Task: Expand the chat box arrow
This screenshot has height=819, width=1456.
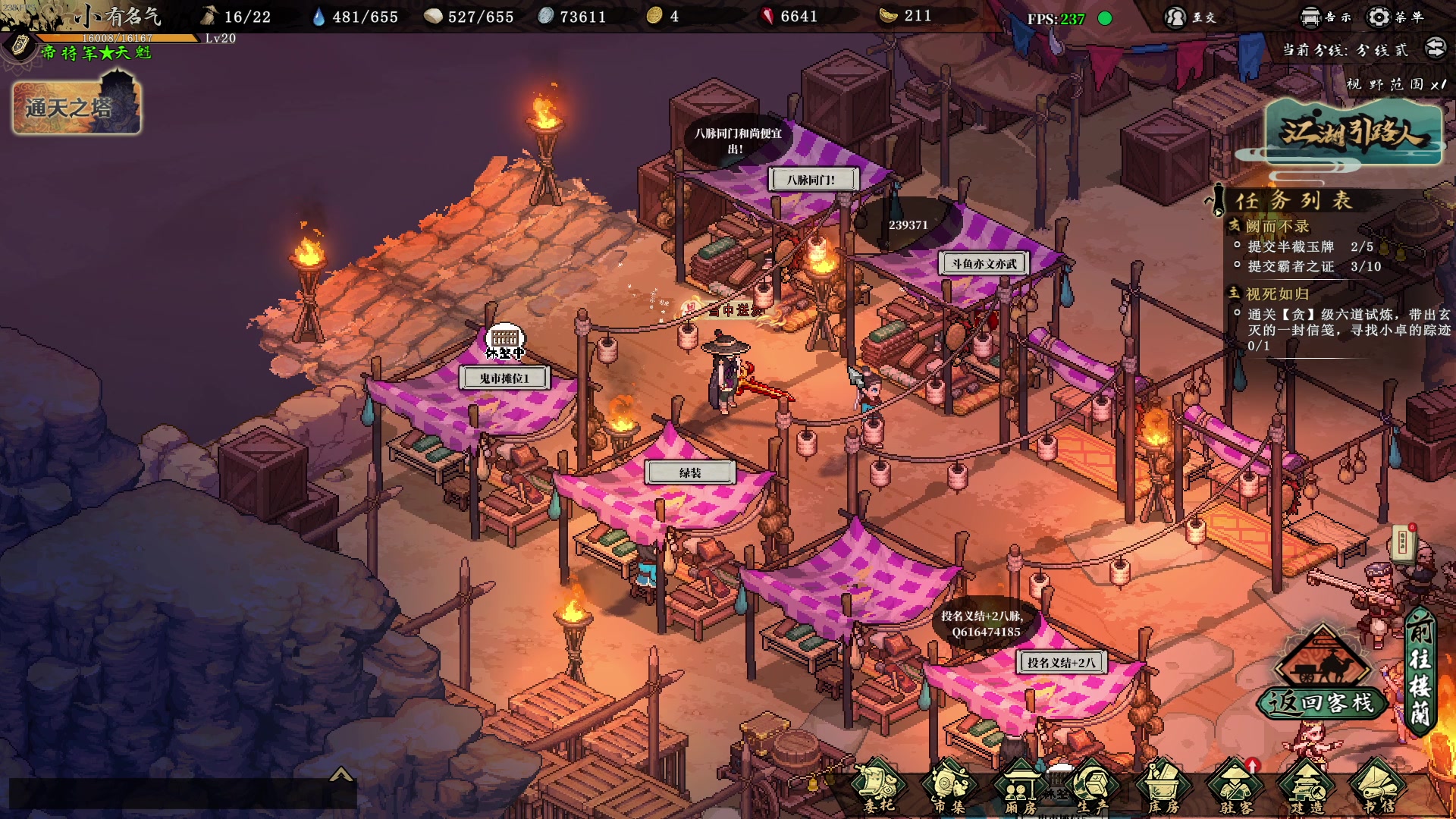Action: pos(341,774)
